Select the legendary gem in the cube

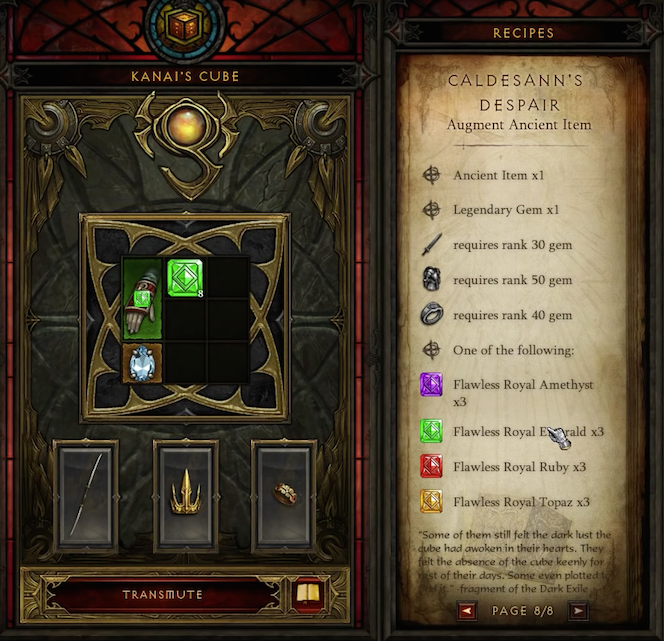tap(142, 361)
